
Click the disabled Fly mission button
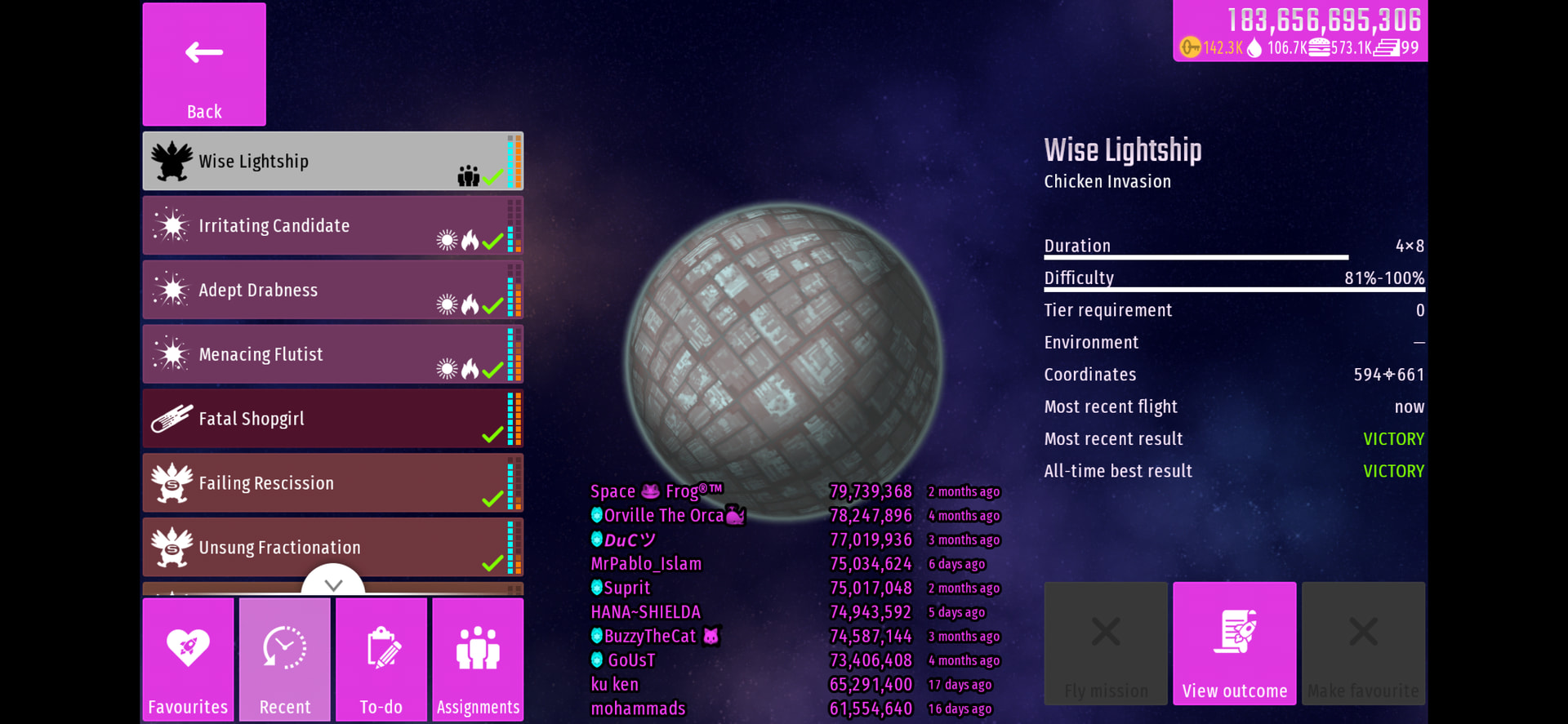tap(1106, 643)
